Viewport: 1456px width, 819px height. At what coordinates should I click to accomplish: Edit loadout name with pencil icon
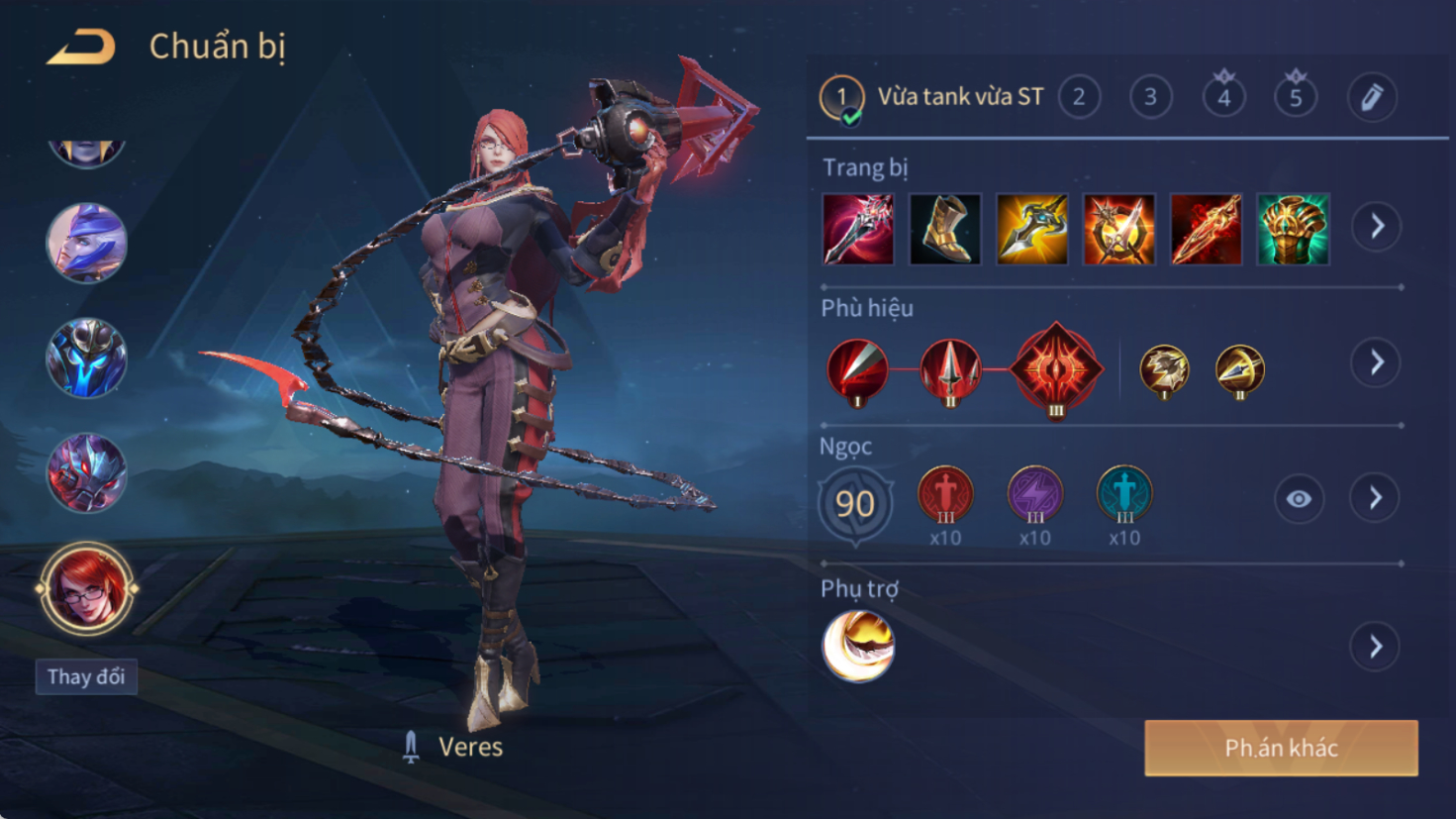(x=1372, y=97)
